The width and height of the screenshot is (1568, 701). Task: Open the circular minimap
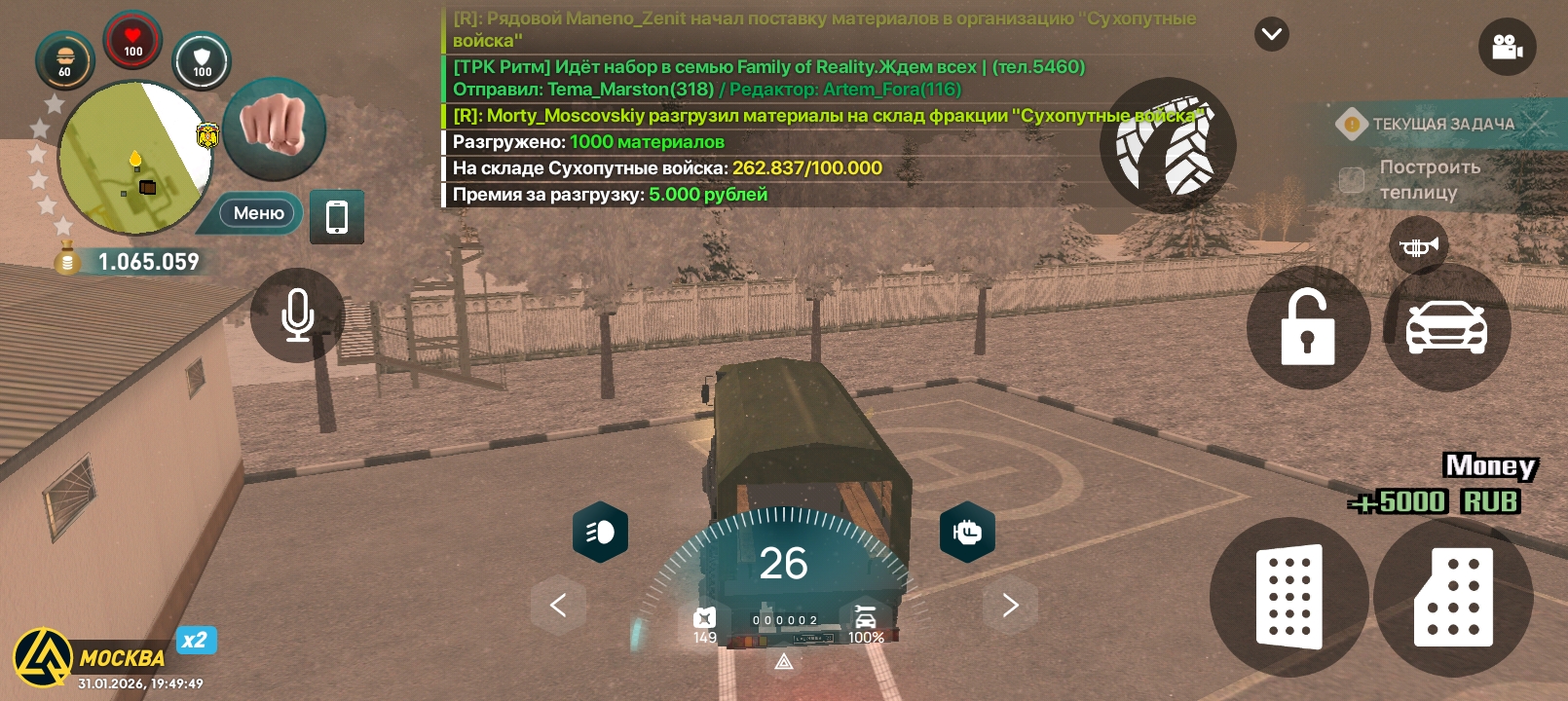pyautogui.click(x=133, y=158)
